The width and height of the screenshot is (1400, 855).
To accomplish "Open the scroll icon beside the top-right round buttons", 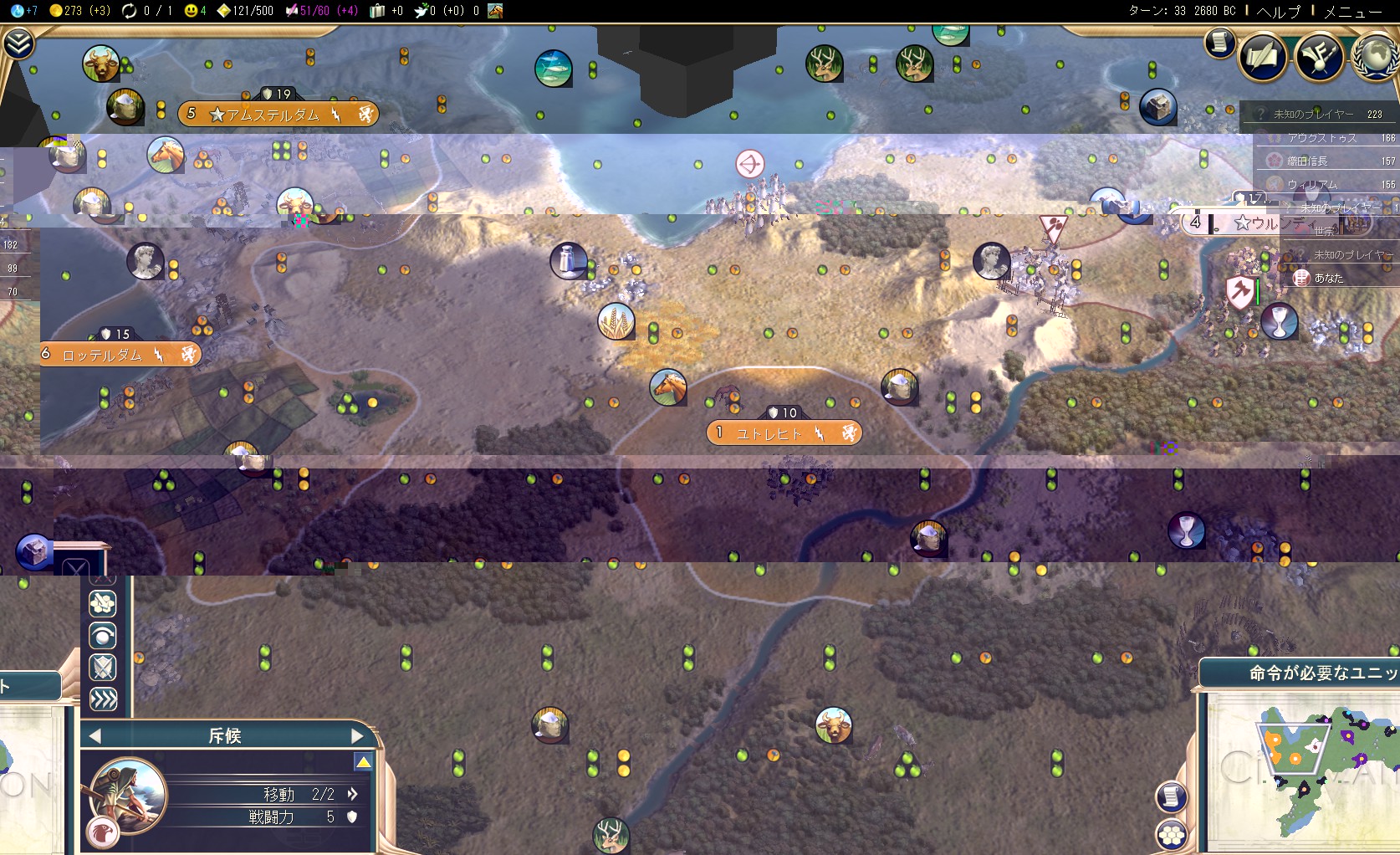I will [1220, 43].
